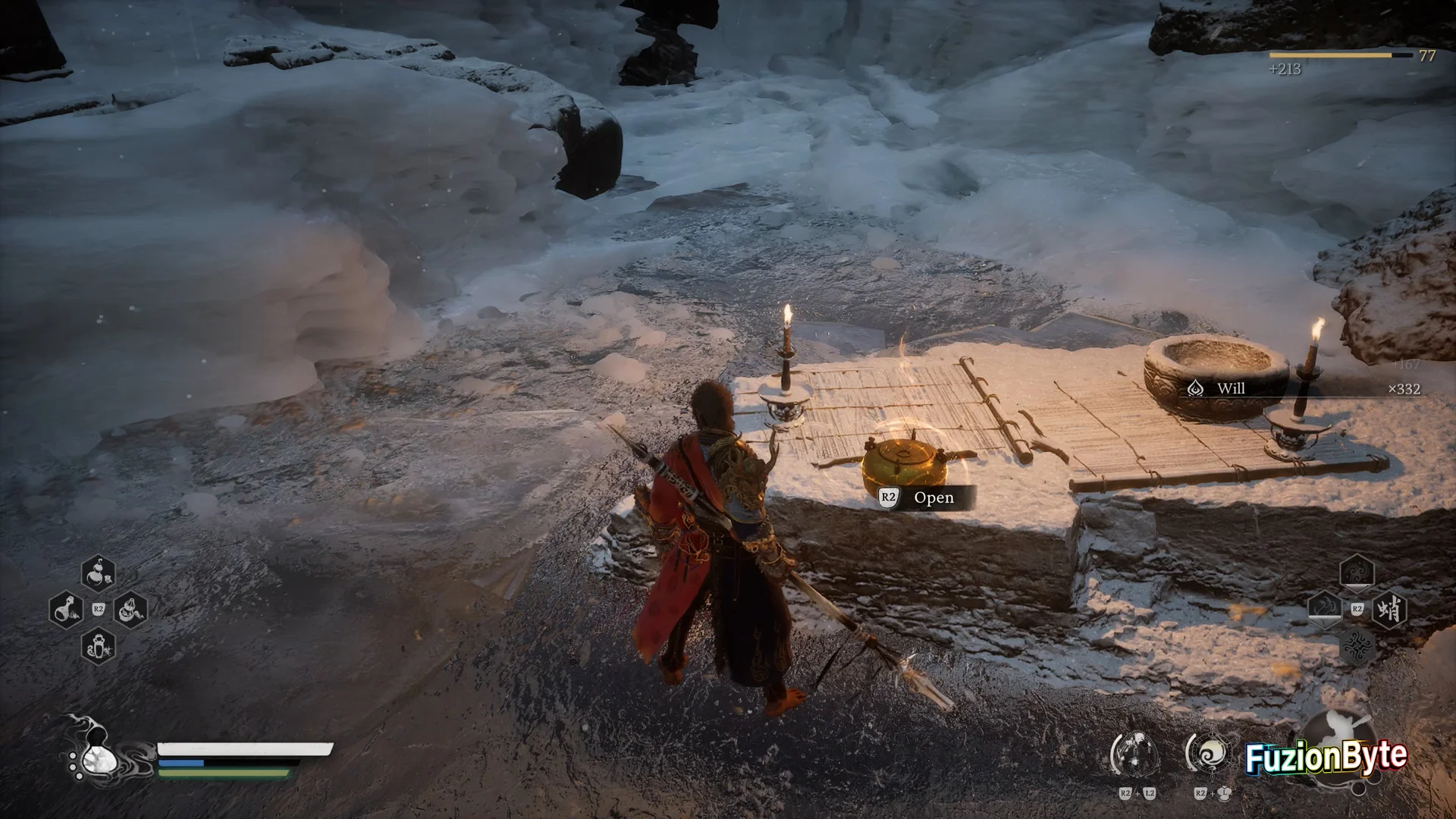Activate the four-way swirl pattern spell
The image size is (1456, 819).
pyautogui.click(x=1357, y=646)
